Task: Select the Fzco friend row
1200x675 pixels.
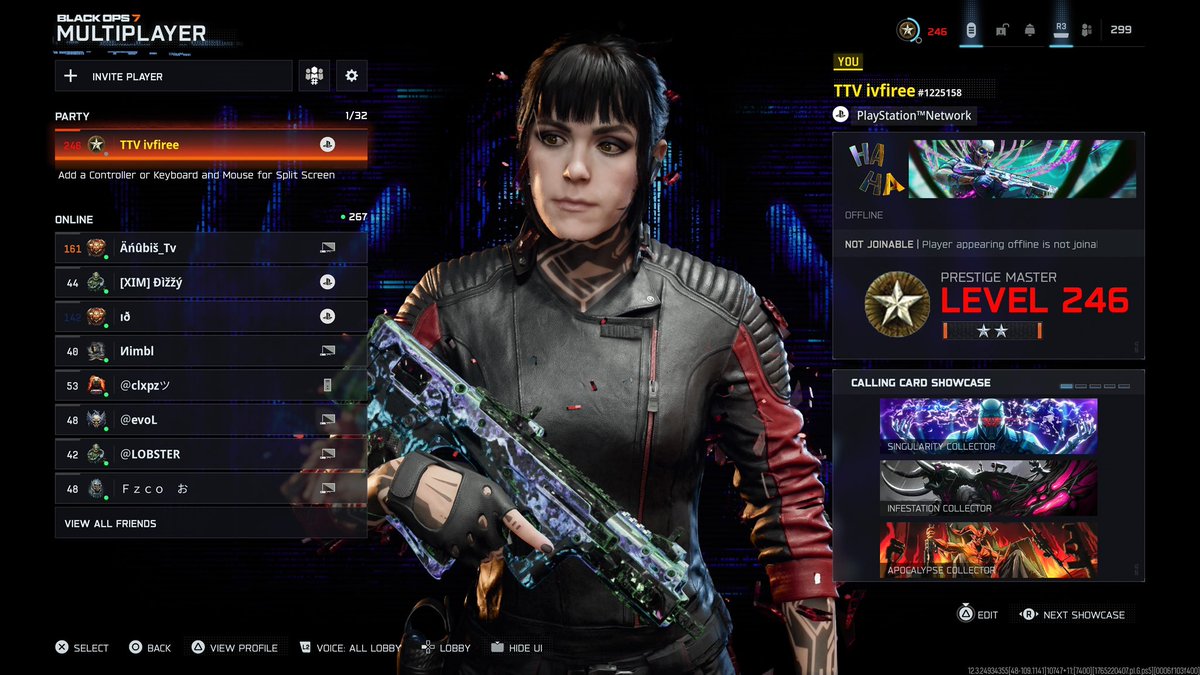Action: 211,488
